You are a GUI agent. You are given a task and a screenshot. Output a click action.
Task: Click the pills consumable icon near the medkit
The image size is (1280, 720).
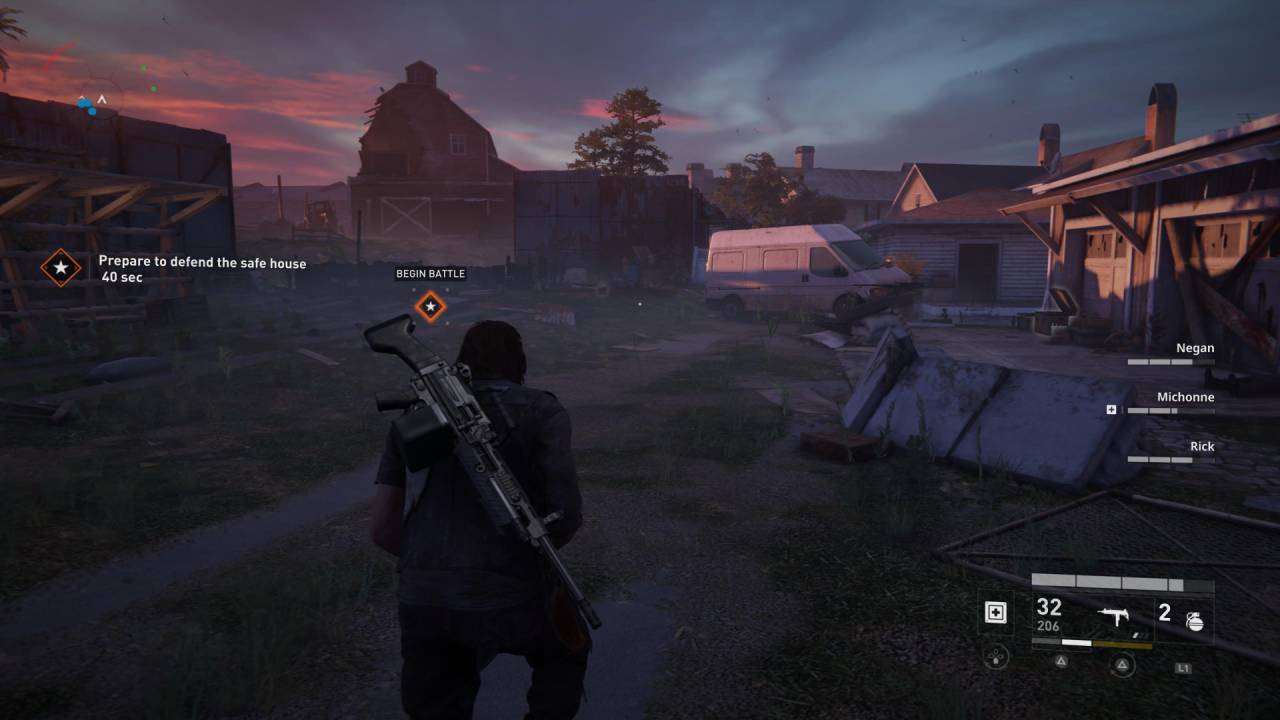coord(997,657)
